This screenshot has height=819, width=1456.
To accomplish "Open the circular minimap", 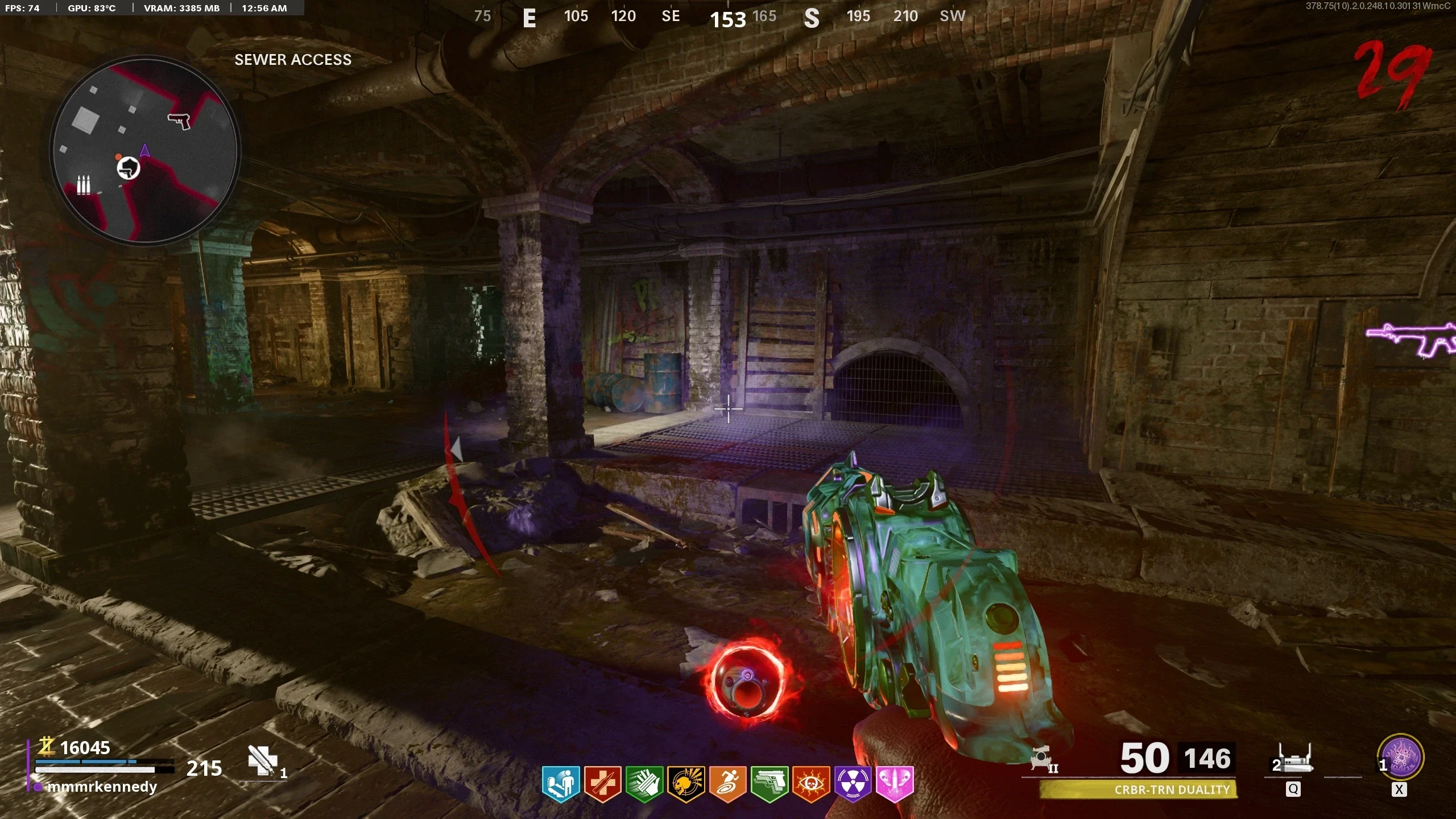I will click(x=145, y=151).
